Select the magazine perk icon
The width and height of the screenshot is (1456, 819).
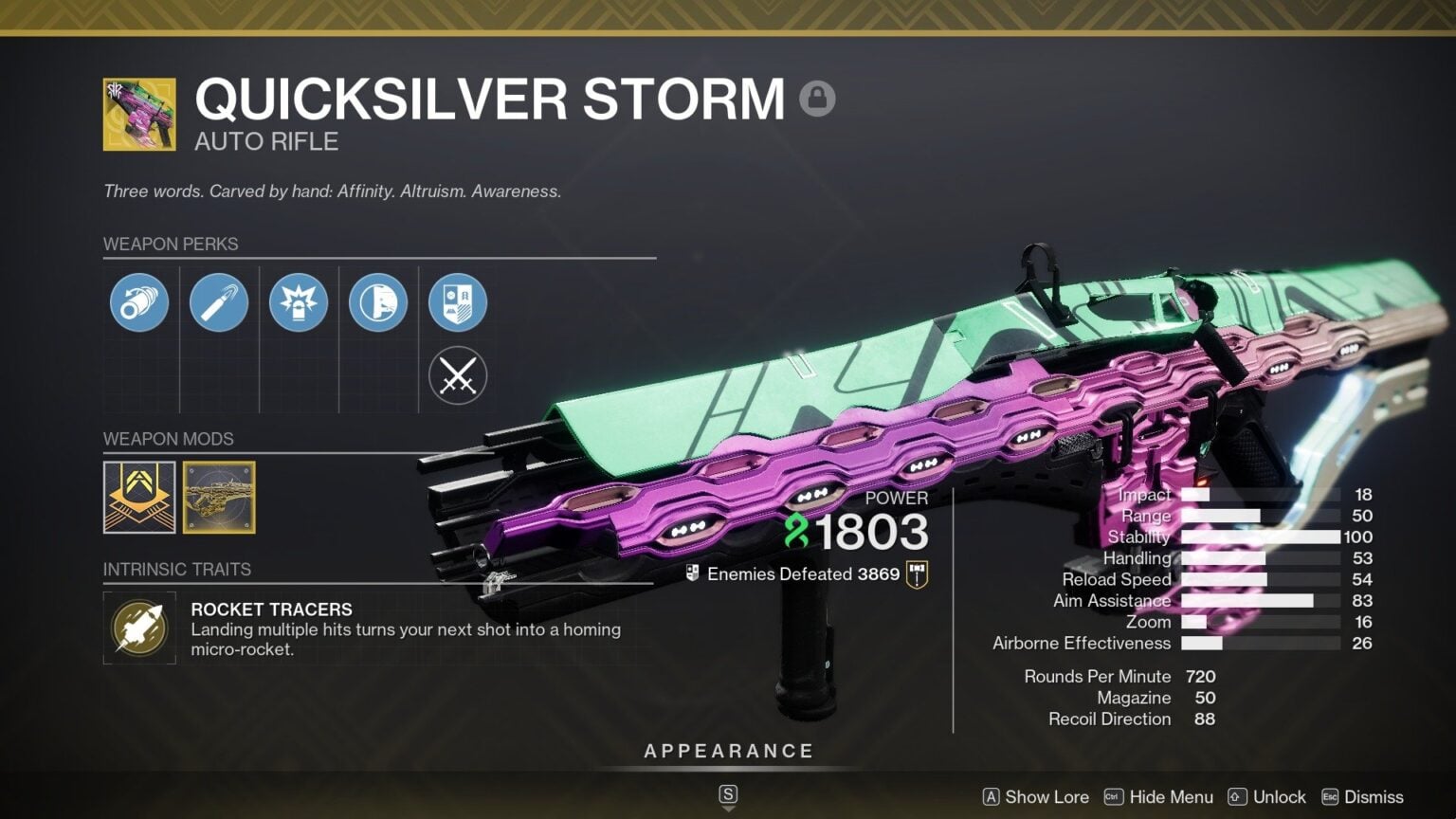219,302
